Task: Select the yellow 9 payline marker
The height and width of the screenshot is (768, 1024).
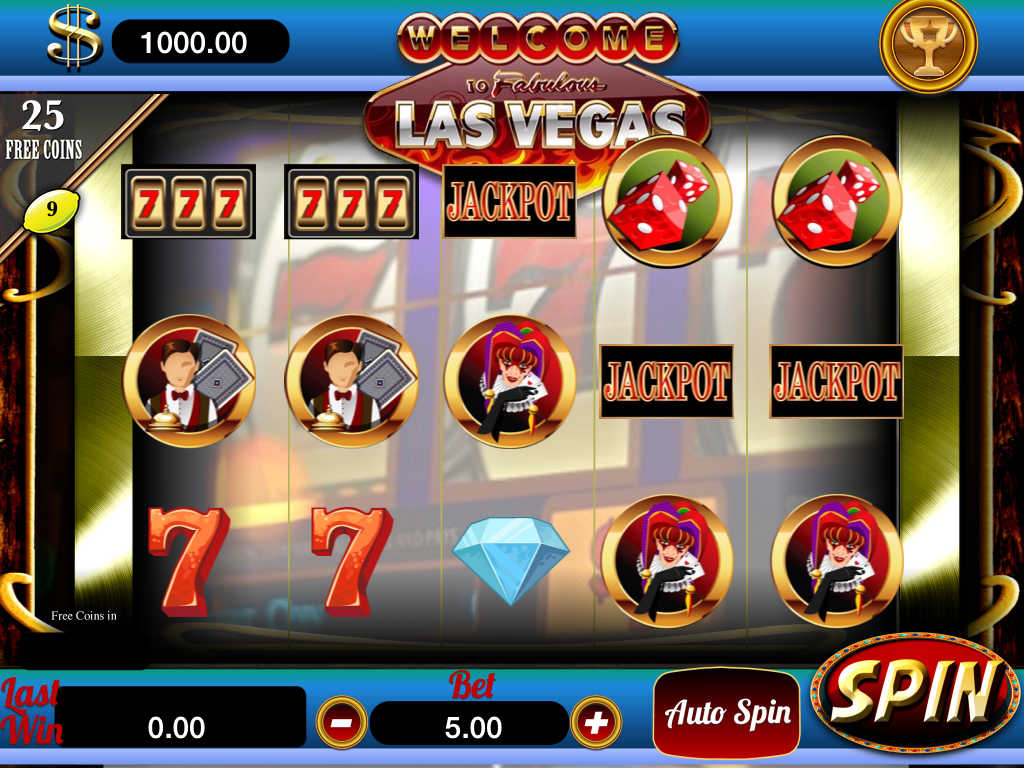Action: pyautogui.click(x=51, y=210)
